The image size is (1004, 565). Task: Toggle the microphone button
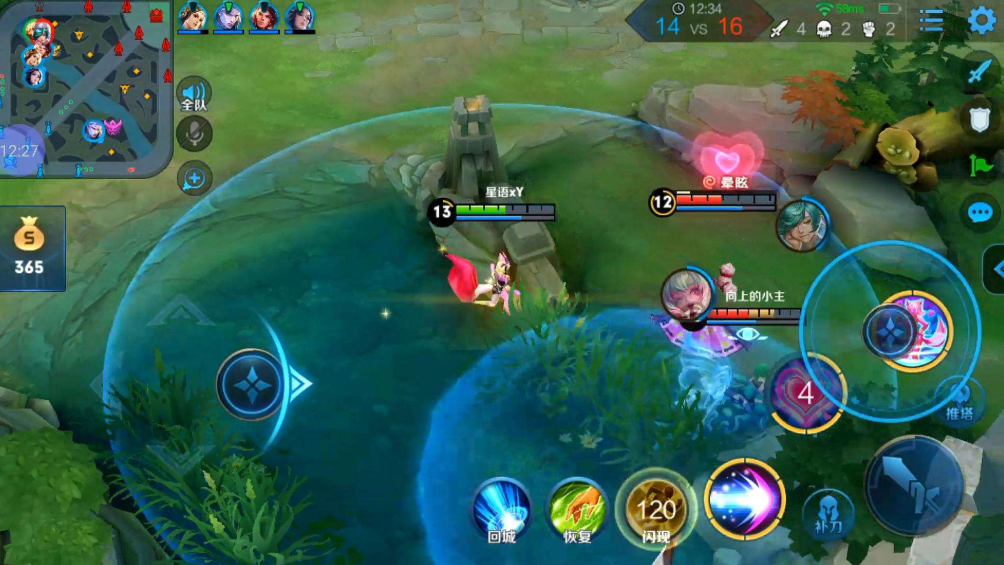pos(194,134)
